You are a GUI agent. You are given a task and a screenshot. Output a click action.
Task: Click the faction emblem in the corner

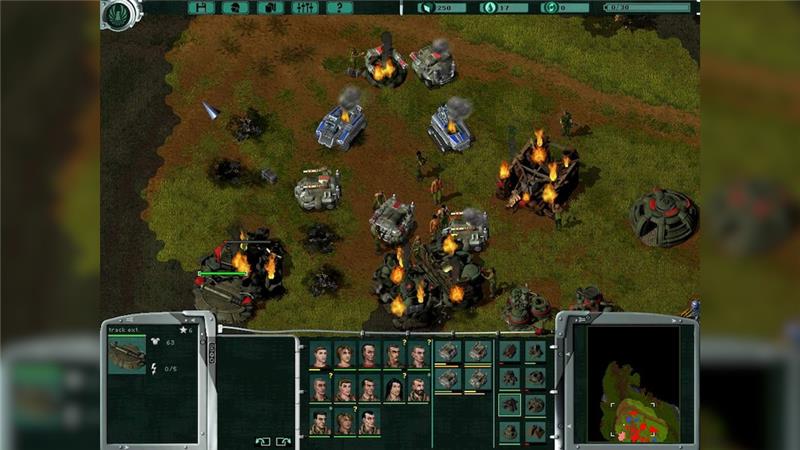click(x=119, y=13)
